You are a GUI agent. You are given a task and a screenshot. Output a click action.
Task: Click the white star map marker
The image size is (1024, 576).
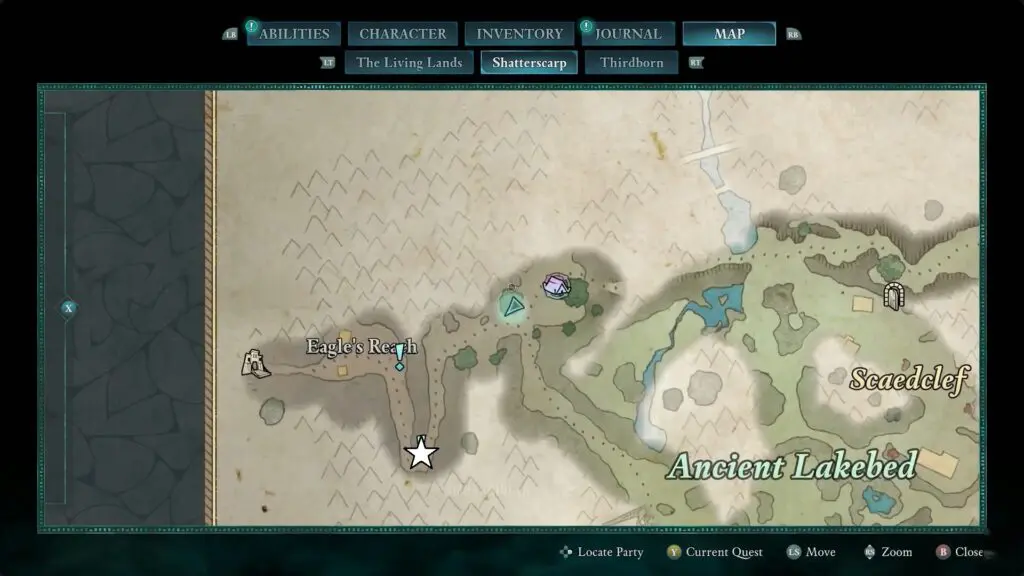pos(421,454)
